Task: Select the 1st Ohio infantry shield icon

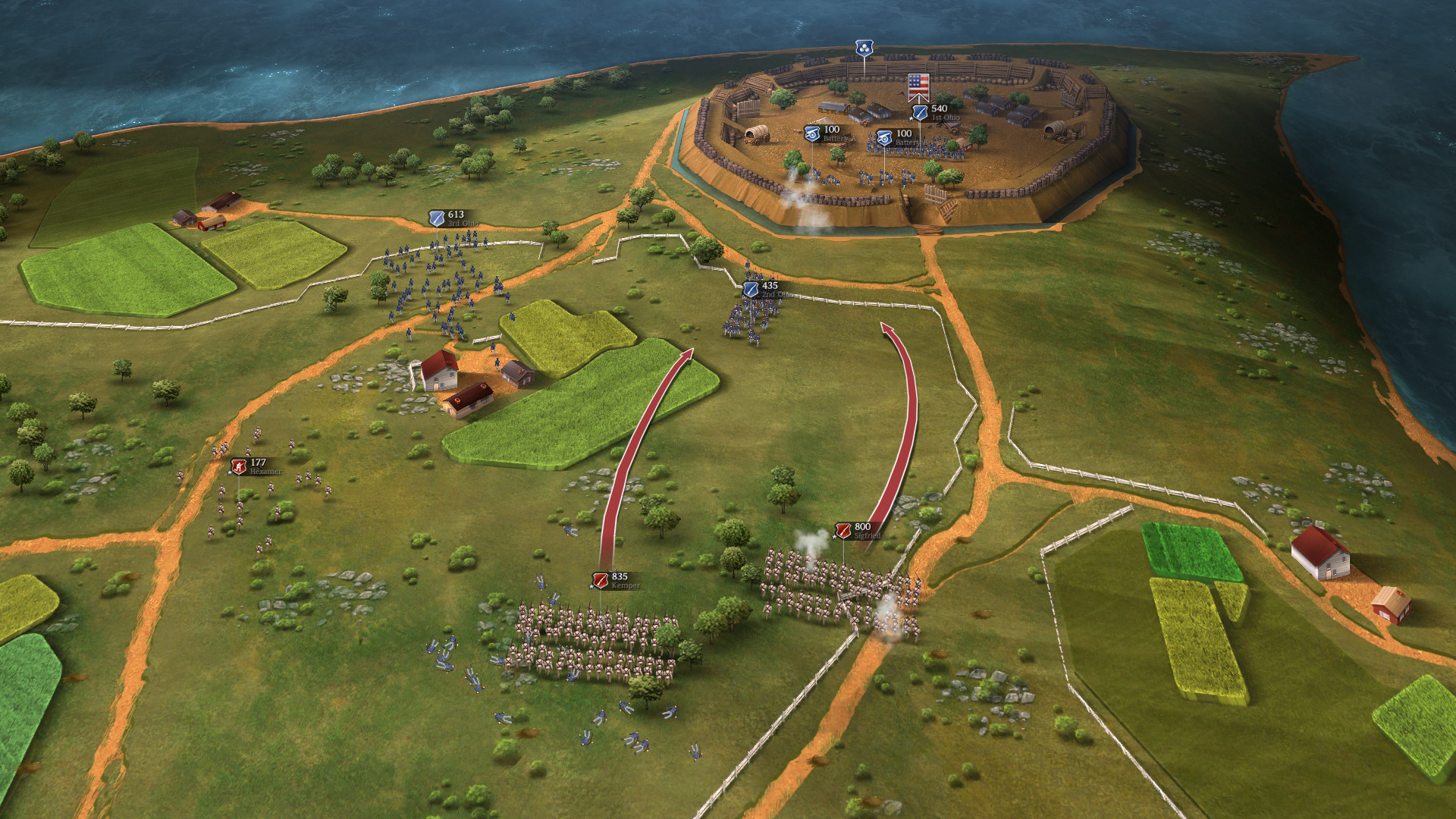Action: click(920, 111)
